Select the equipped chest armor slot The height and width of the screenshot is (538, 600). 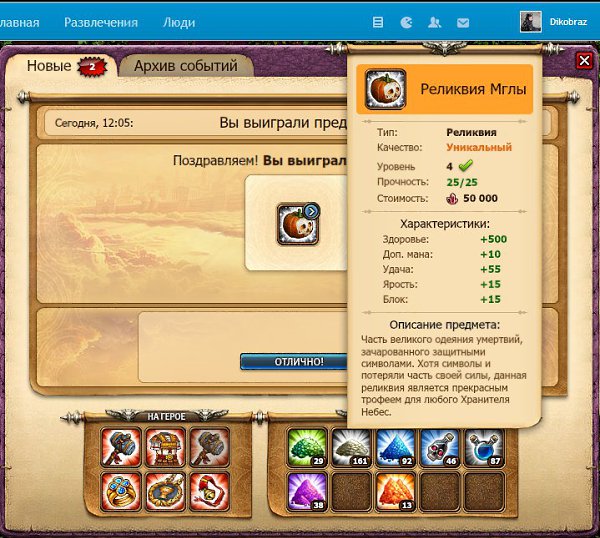pos(165,447)
